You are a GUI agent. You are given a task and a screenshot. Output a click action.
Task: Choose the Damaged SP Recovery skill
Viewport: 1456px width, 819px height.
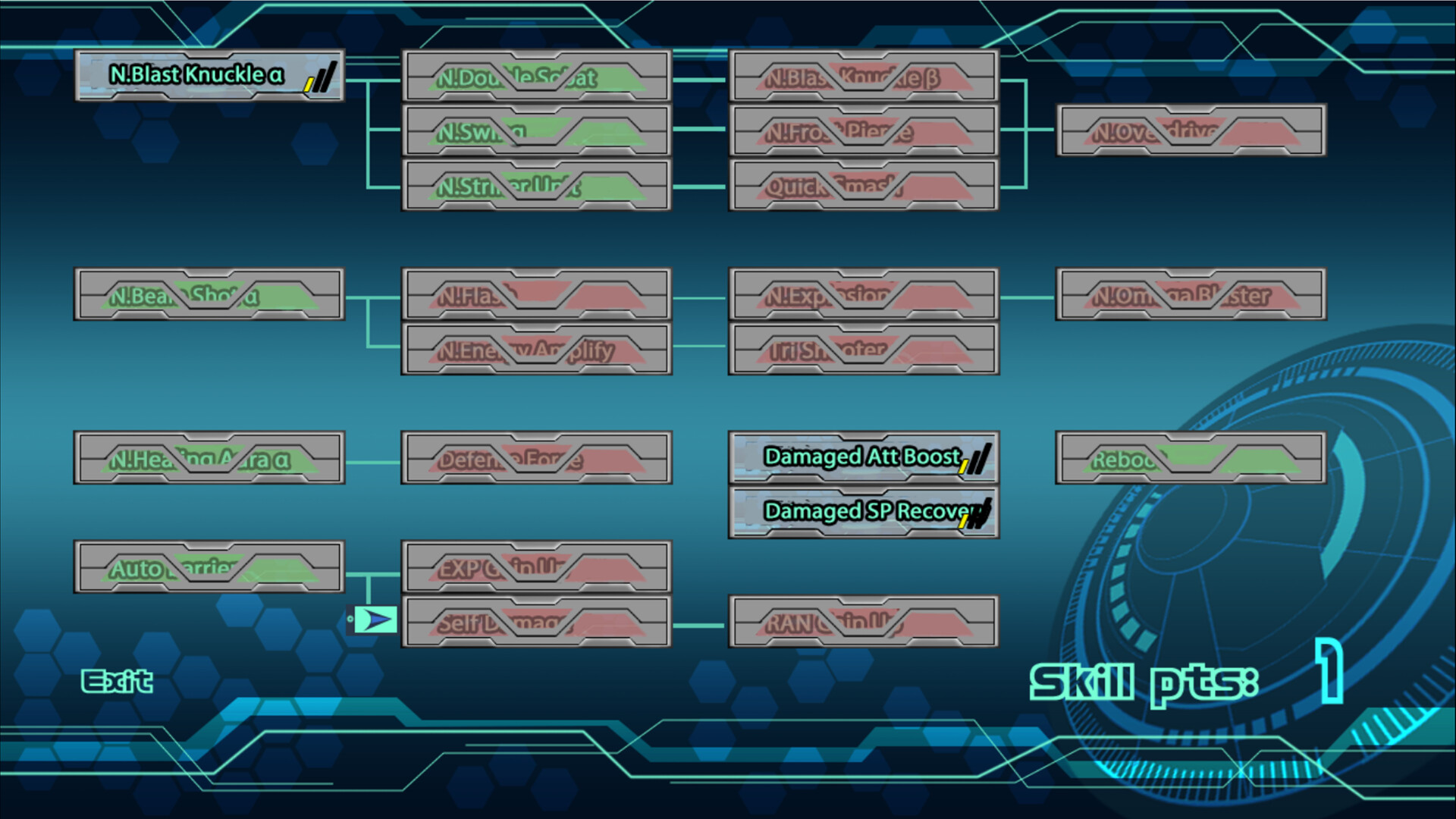[864, 512]
